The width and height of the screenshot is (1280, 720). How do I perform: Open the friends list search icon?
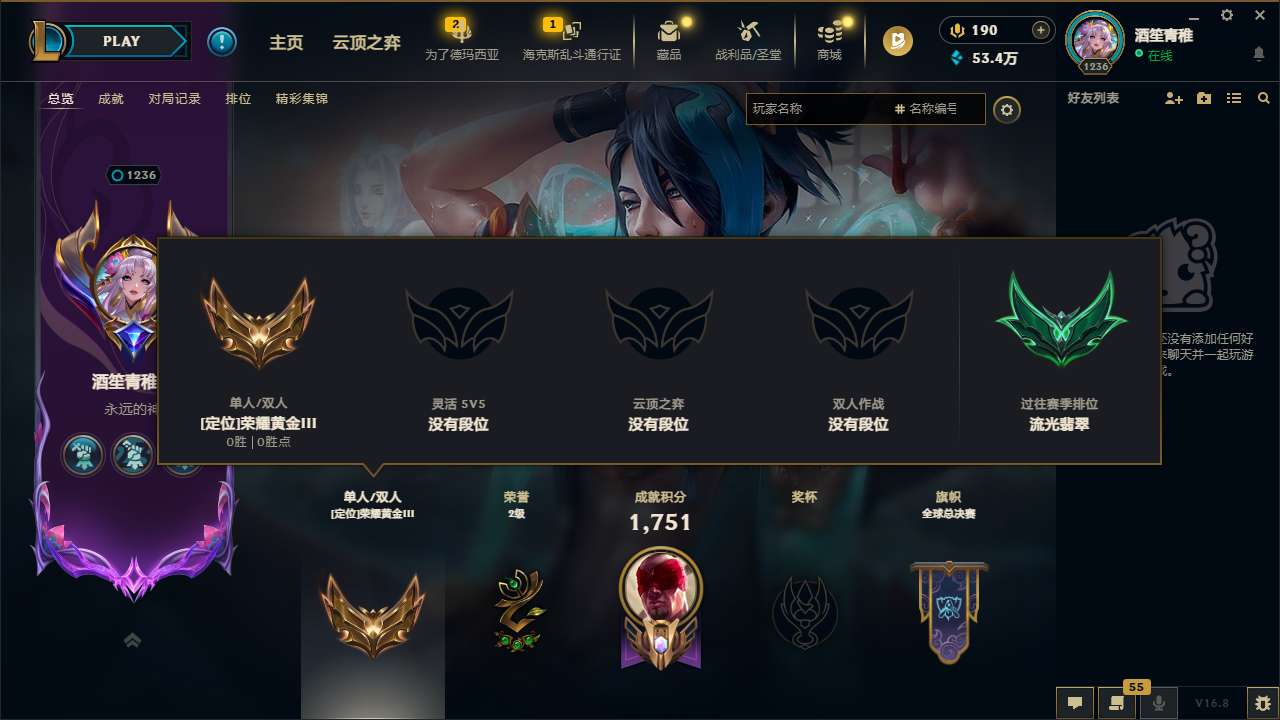tap(1263, 98)
